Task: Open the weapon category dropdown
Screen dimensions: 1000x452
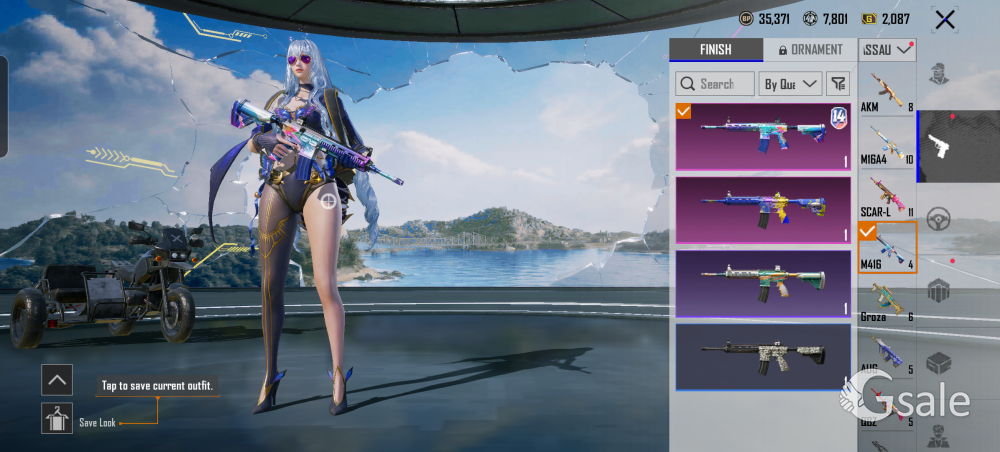Action: coord(887,49)
